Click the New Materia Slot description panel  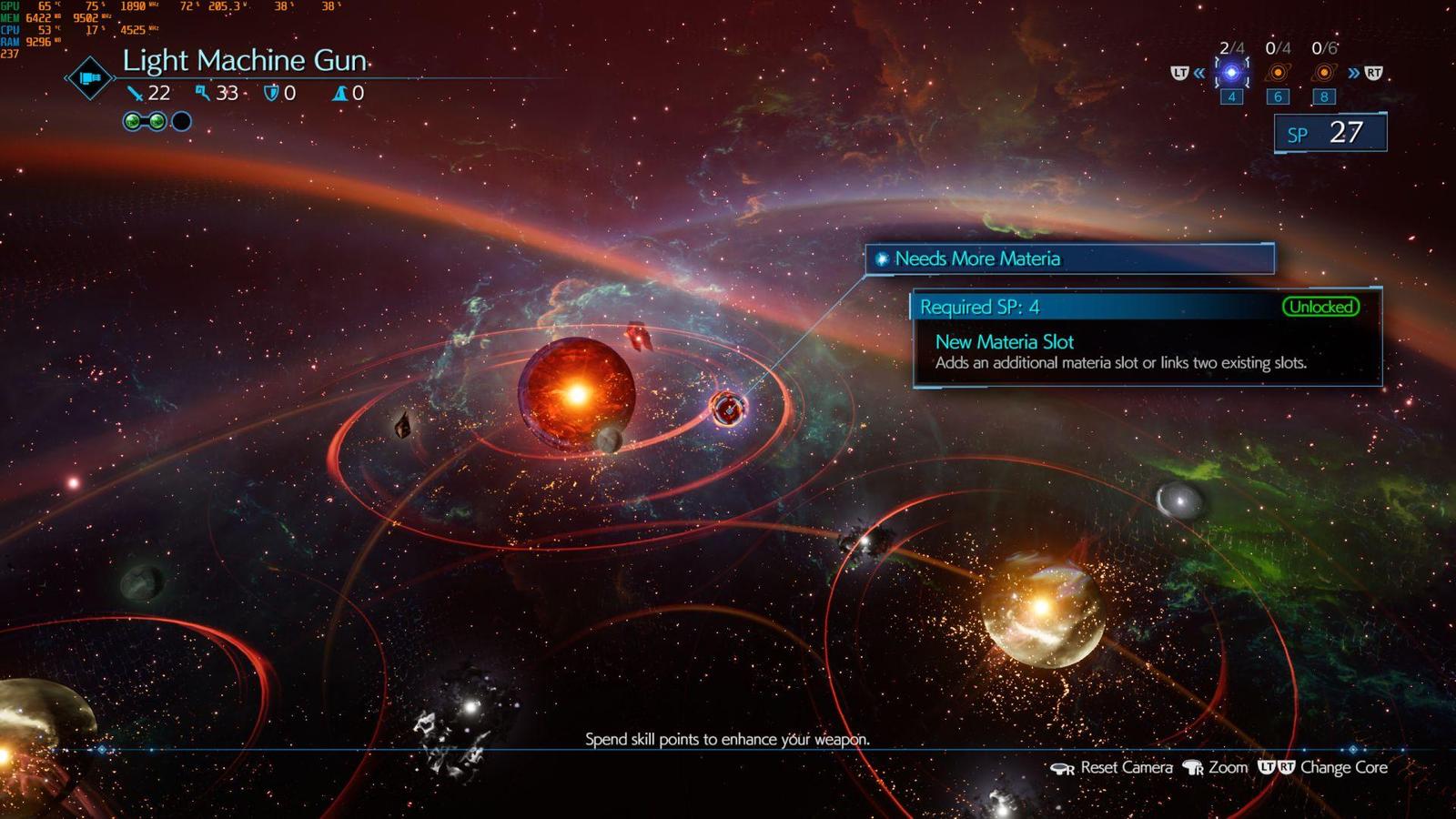(1147, 351)
